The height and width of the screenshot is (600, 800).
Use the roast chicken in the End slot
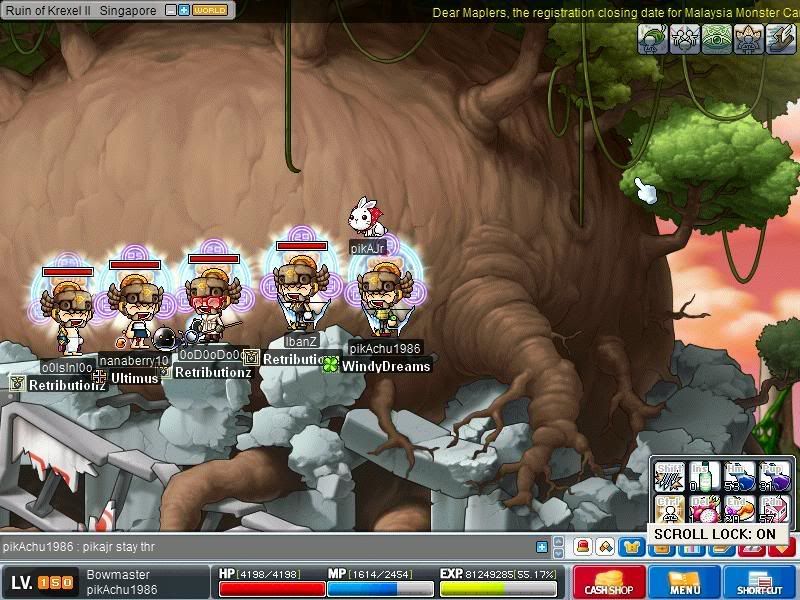click(x=740, y=510)
